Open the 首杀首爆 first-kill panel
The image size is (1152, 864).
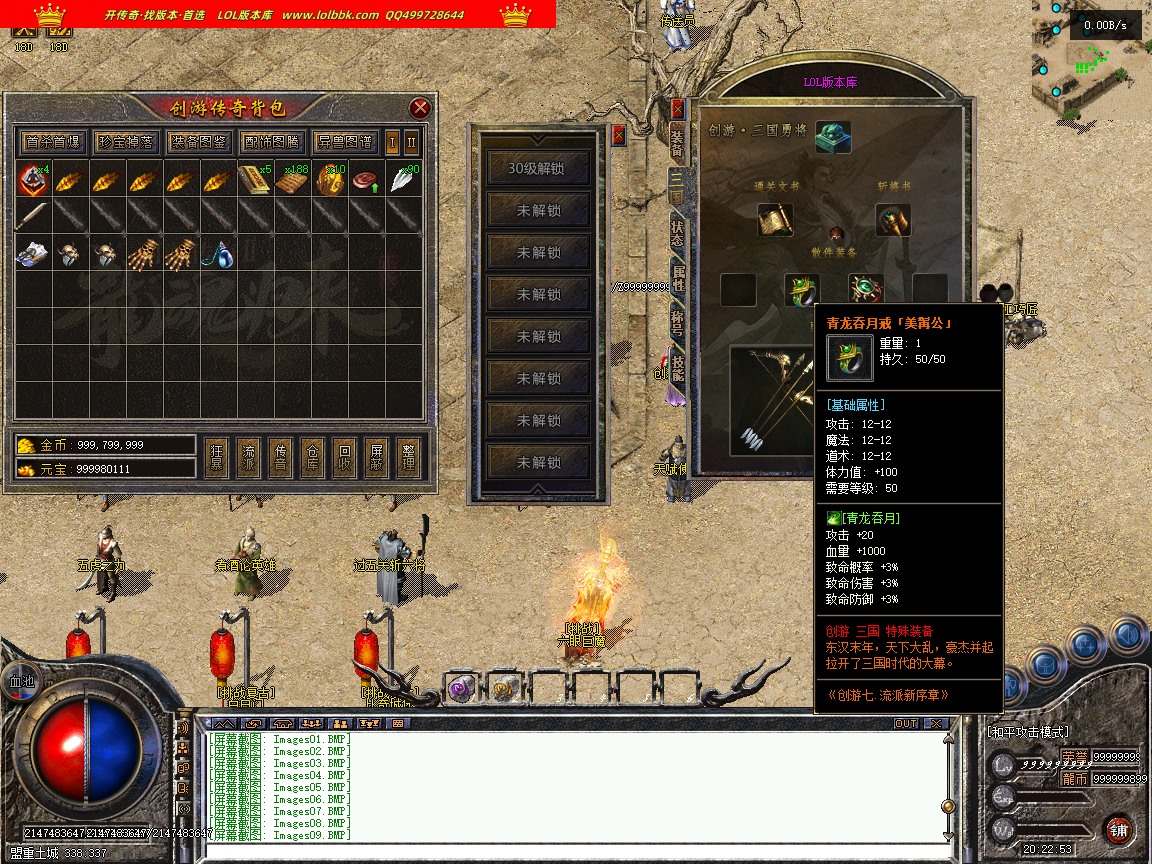[53, 142]
